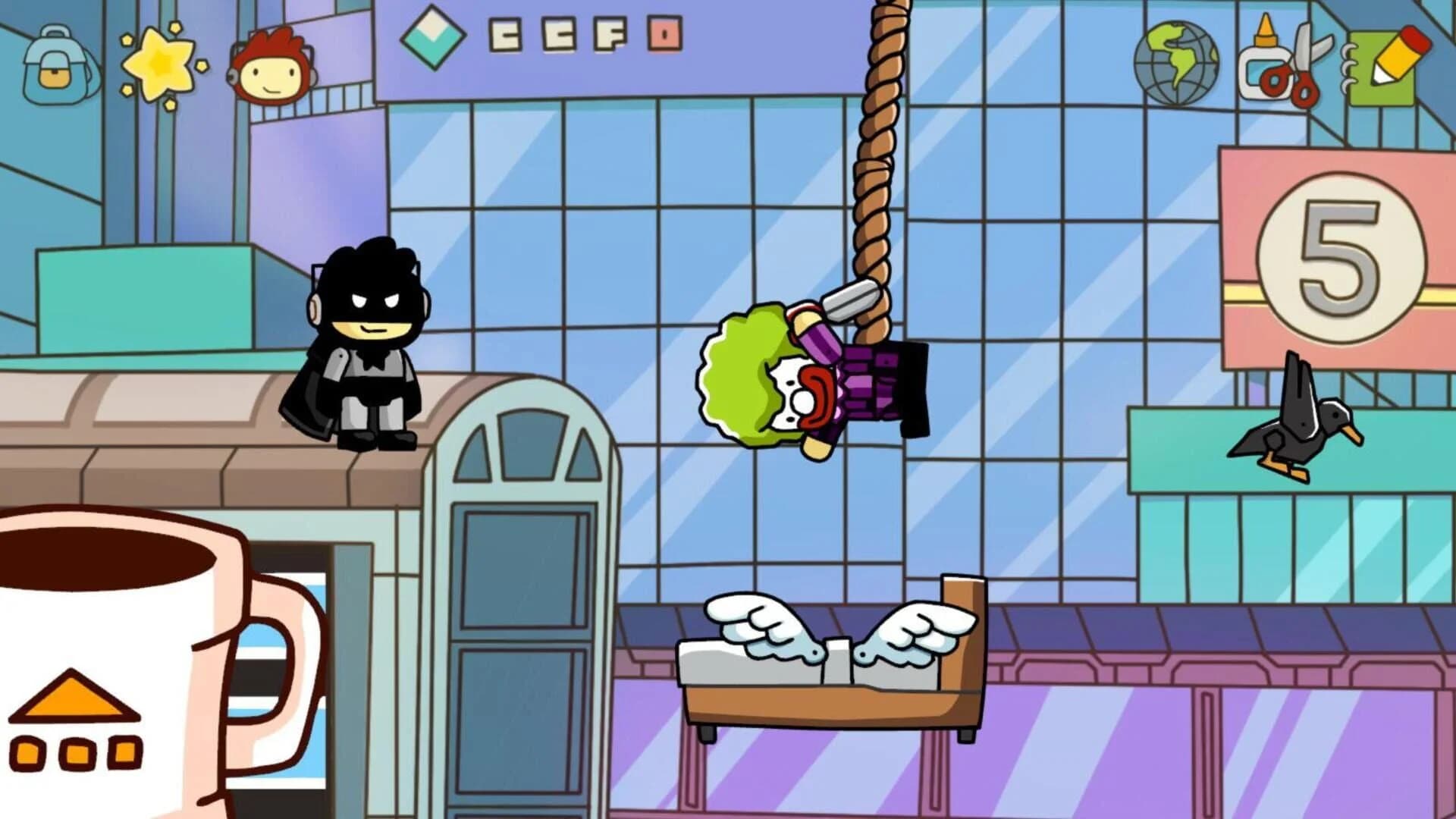Screen dimensions: 1456x819
Task: Select Maxwell's red hair avatar badge
Action: (x=273, y=64)
